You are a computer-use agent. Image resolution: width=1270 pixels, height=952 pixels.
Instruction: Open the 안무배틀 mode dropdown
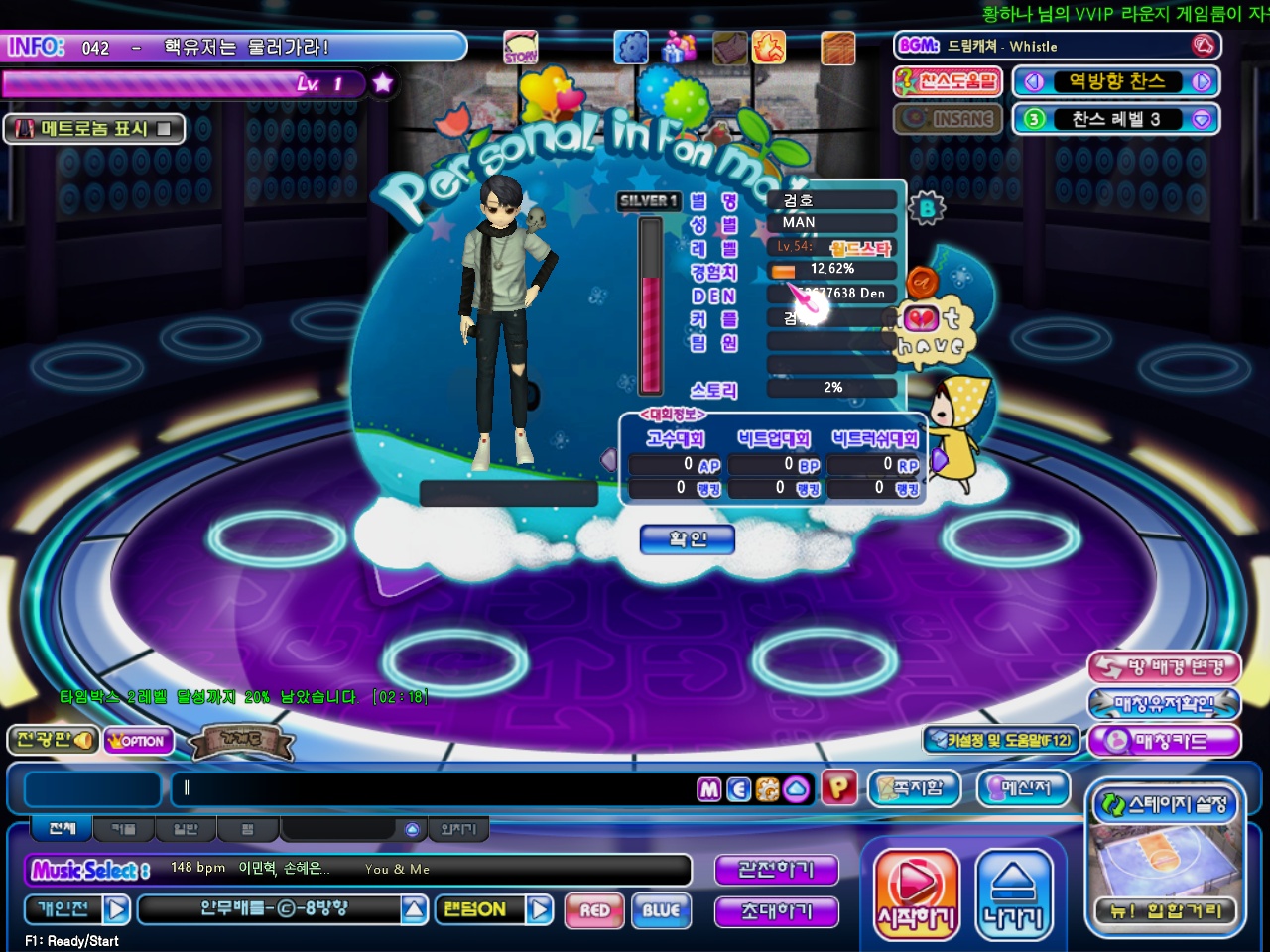(415, 909)
